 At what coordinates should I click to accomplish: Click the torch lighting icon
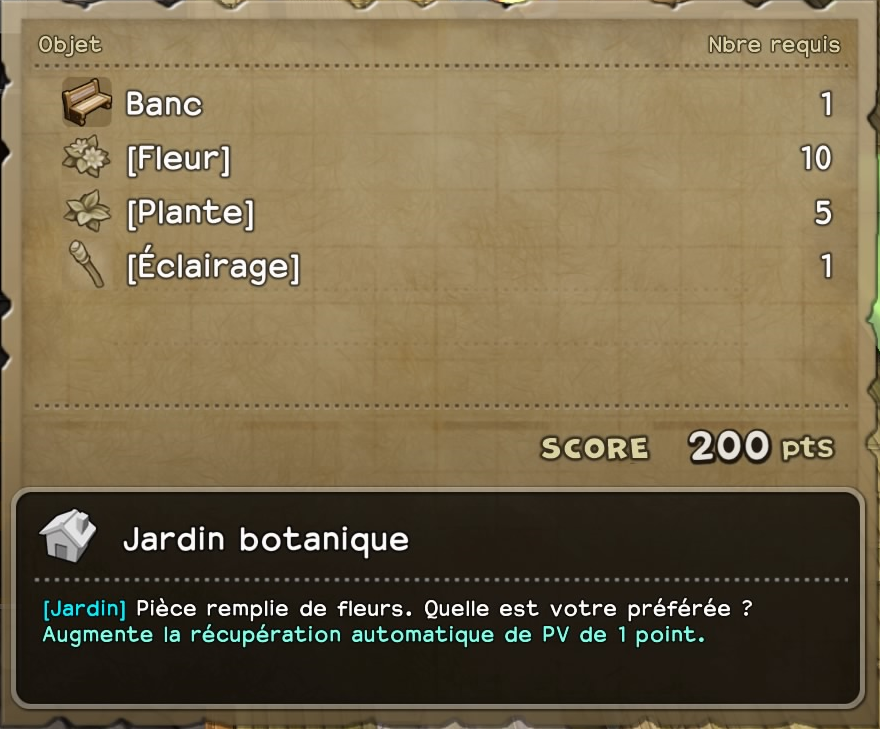(x=86, y=265)
